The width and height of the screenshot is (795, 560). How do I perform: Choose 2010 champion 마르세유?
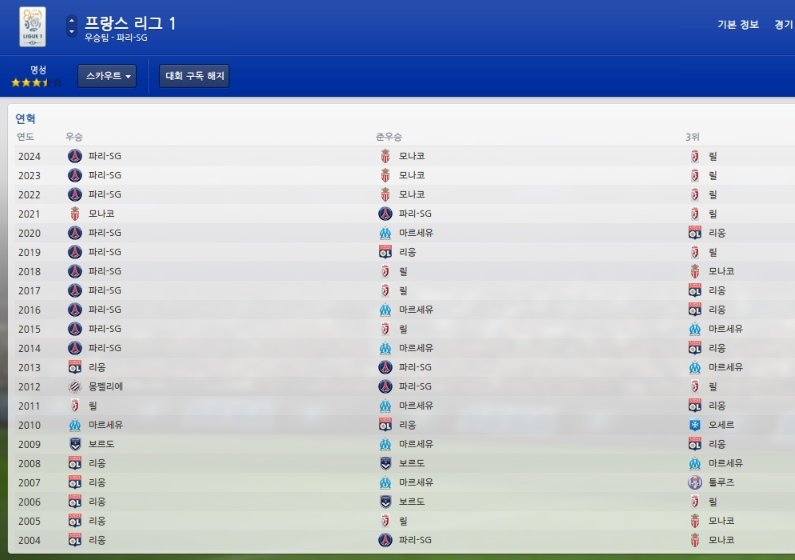(x=105, y=425)
